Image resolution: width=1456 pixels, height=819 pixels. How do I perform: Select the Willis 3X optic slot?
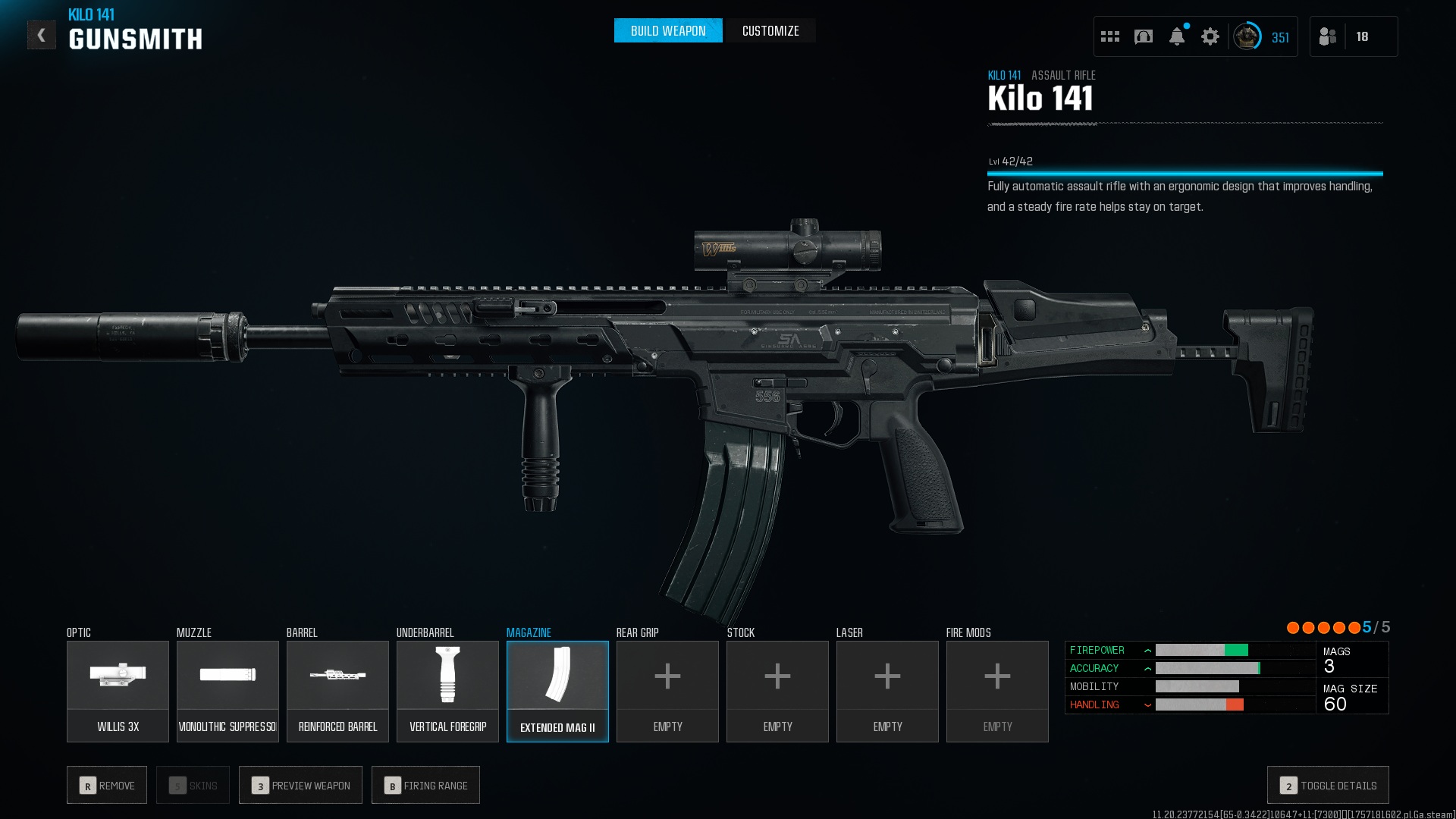[x=118, y=691]
